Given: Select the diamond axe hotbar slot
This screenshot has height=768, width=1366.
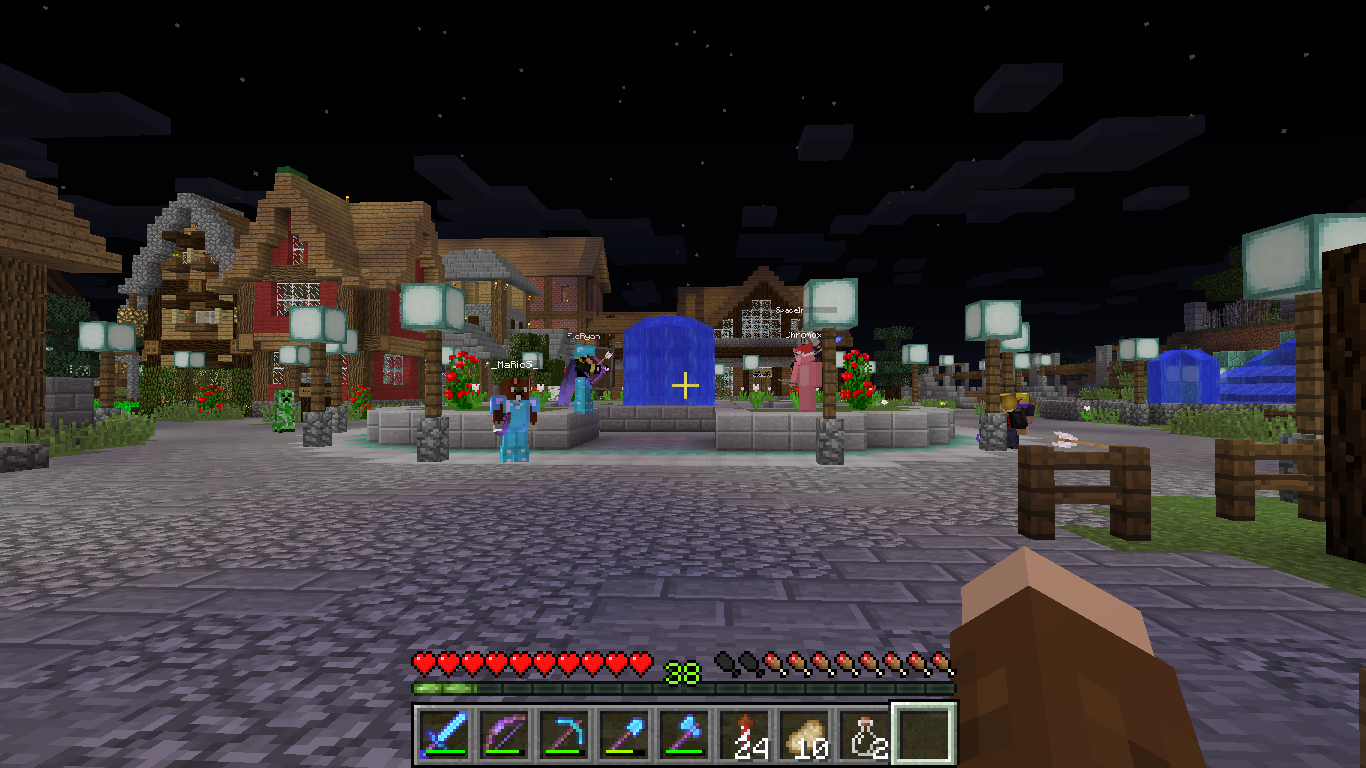Looking at the screenshot, I should point(684,735).
